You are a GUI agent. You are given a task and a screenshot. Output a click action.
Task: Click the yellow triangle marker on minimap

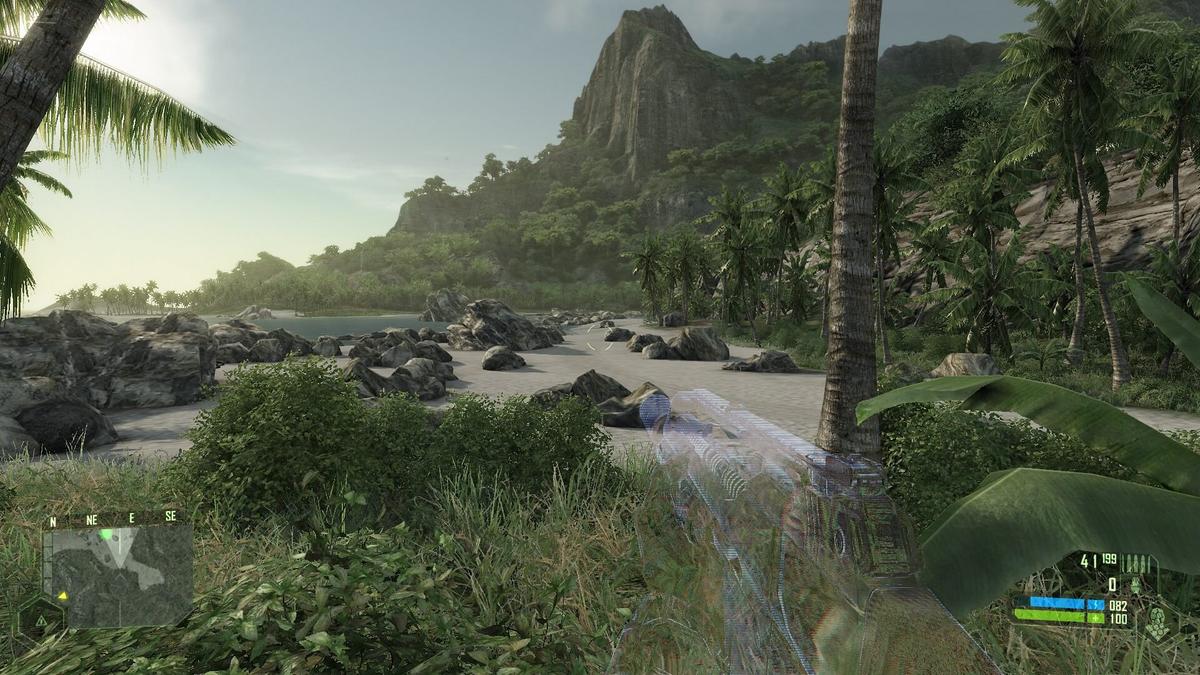pos(63,595)
